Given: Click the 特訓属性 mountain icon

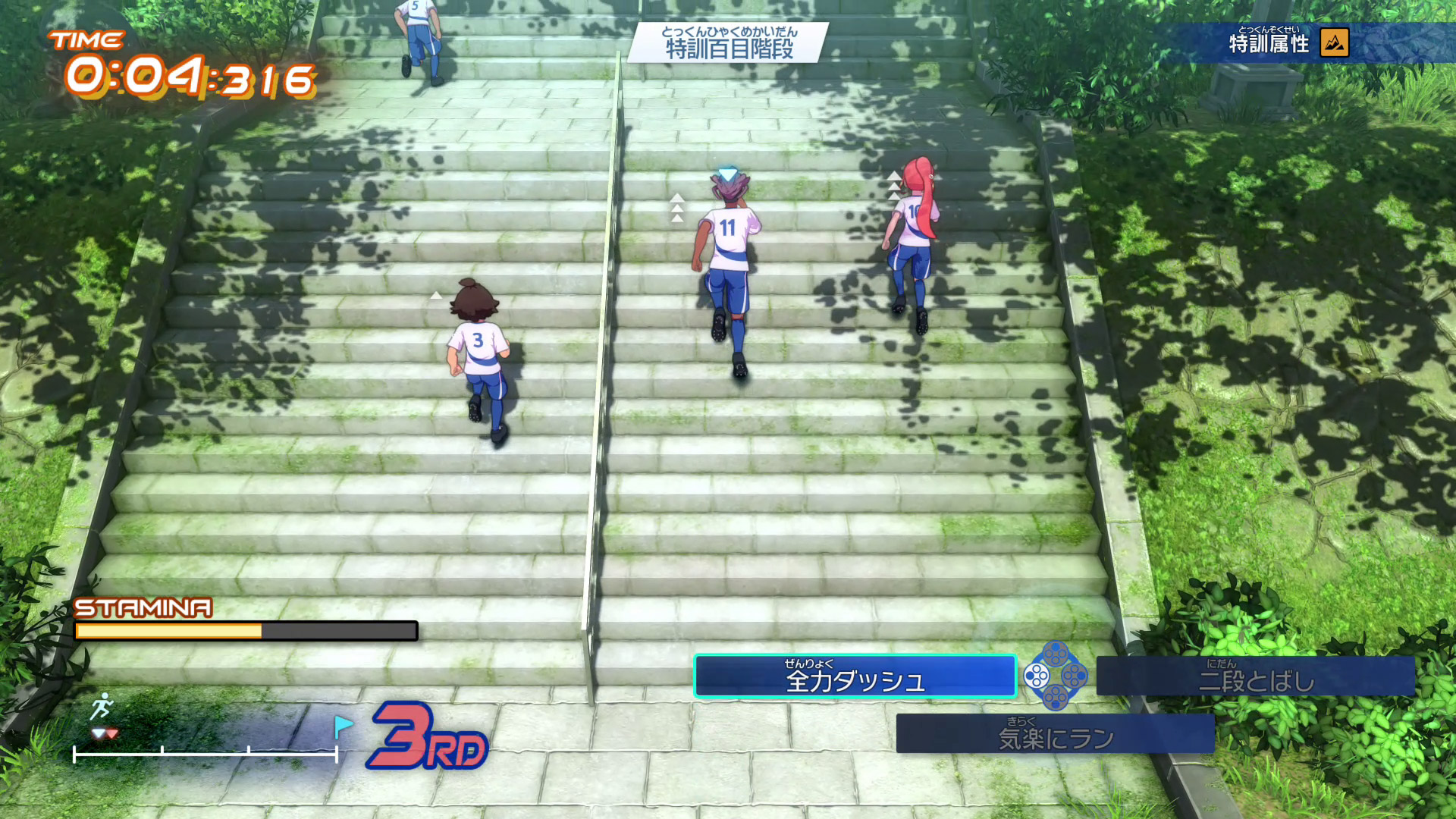Looking at the screenshot, I should coord(1334,43).
